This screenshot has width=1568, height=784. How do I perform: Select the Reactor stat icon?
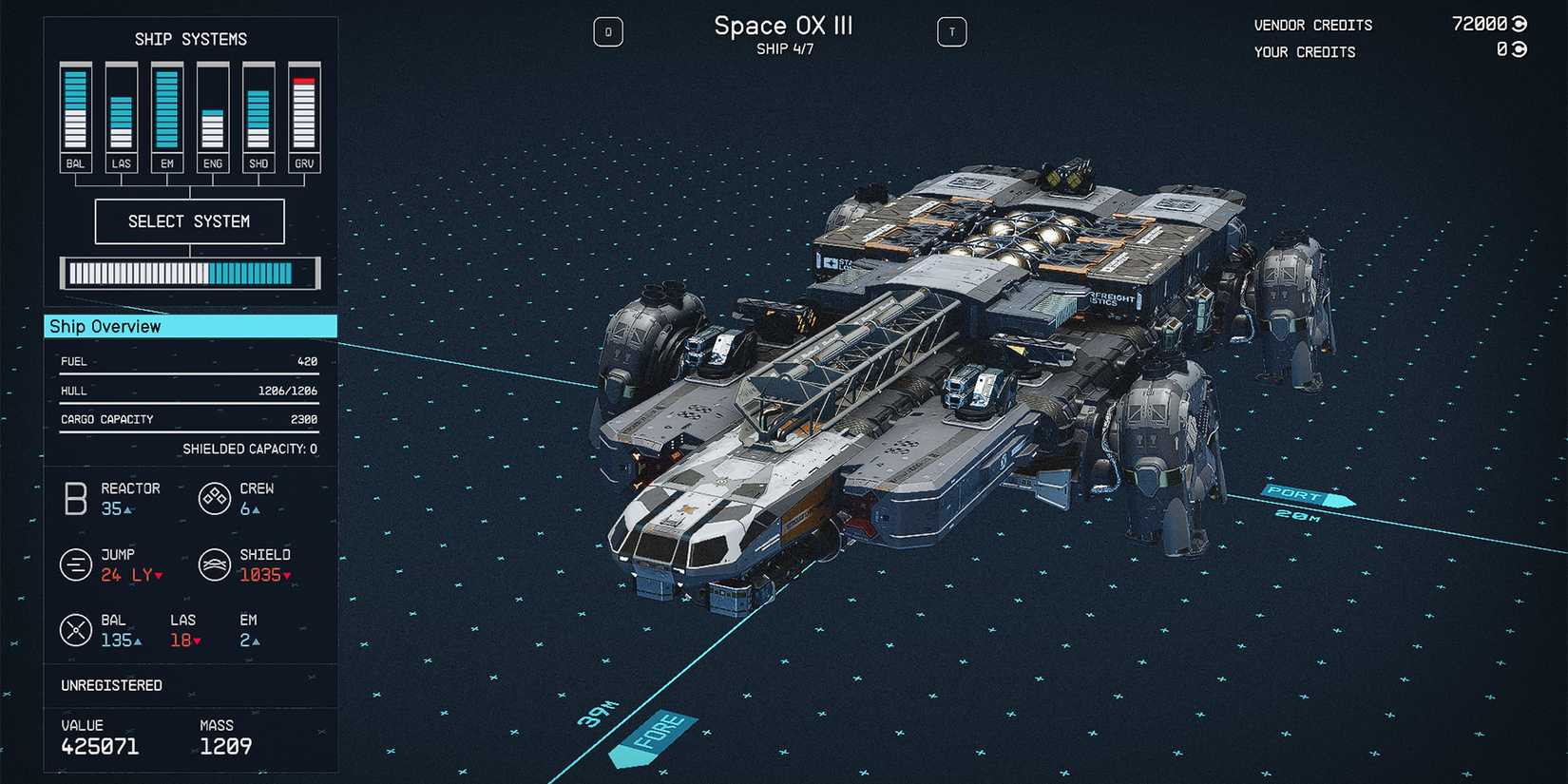coord(76,499)
